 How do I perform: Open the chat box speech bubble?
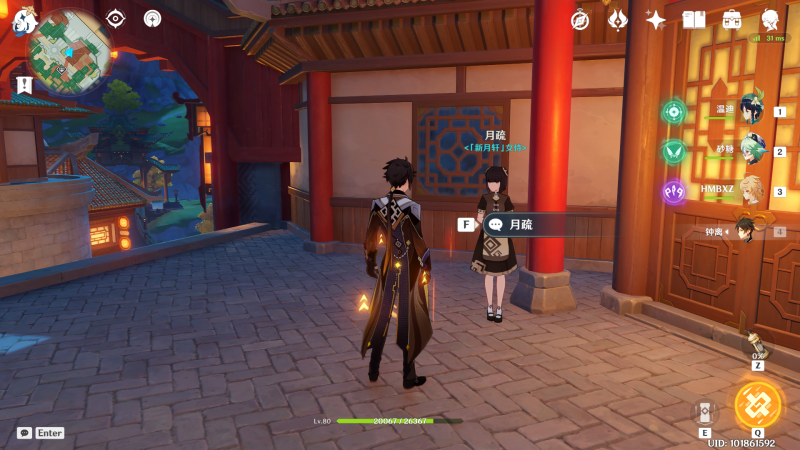[x=24, y=433]
